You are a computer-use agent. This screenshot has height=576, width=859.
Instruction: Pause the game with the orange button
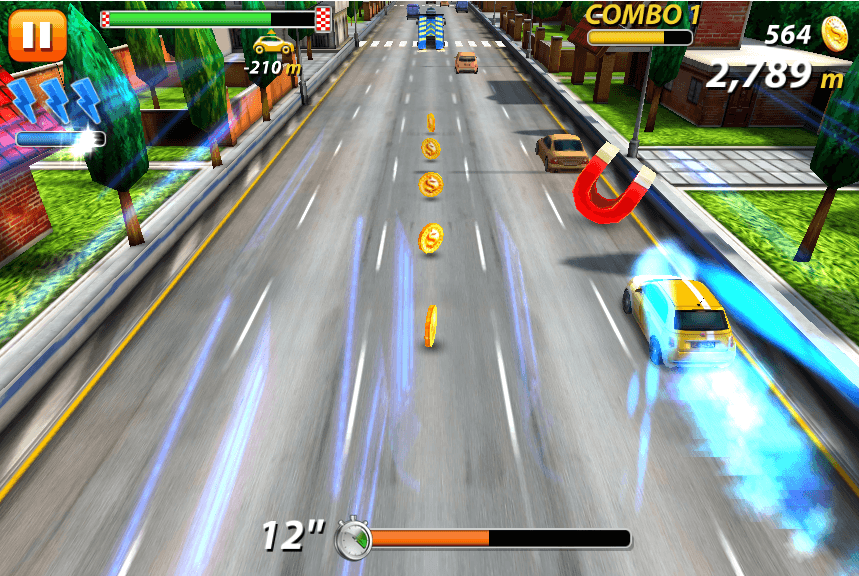point(37,35)
